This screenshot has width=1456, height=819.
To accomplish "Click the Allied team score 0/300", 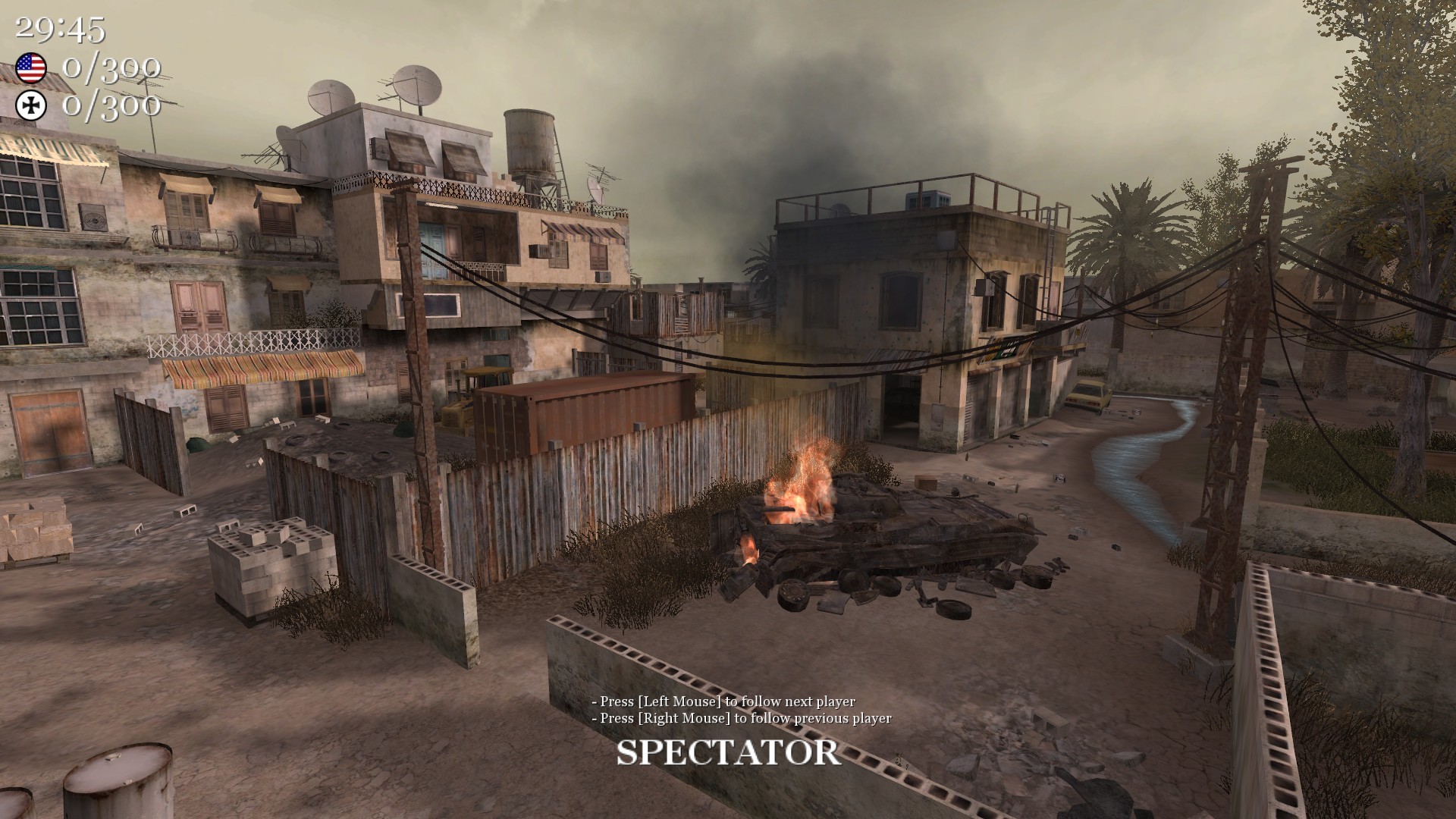I will (112, 69).
